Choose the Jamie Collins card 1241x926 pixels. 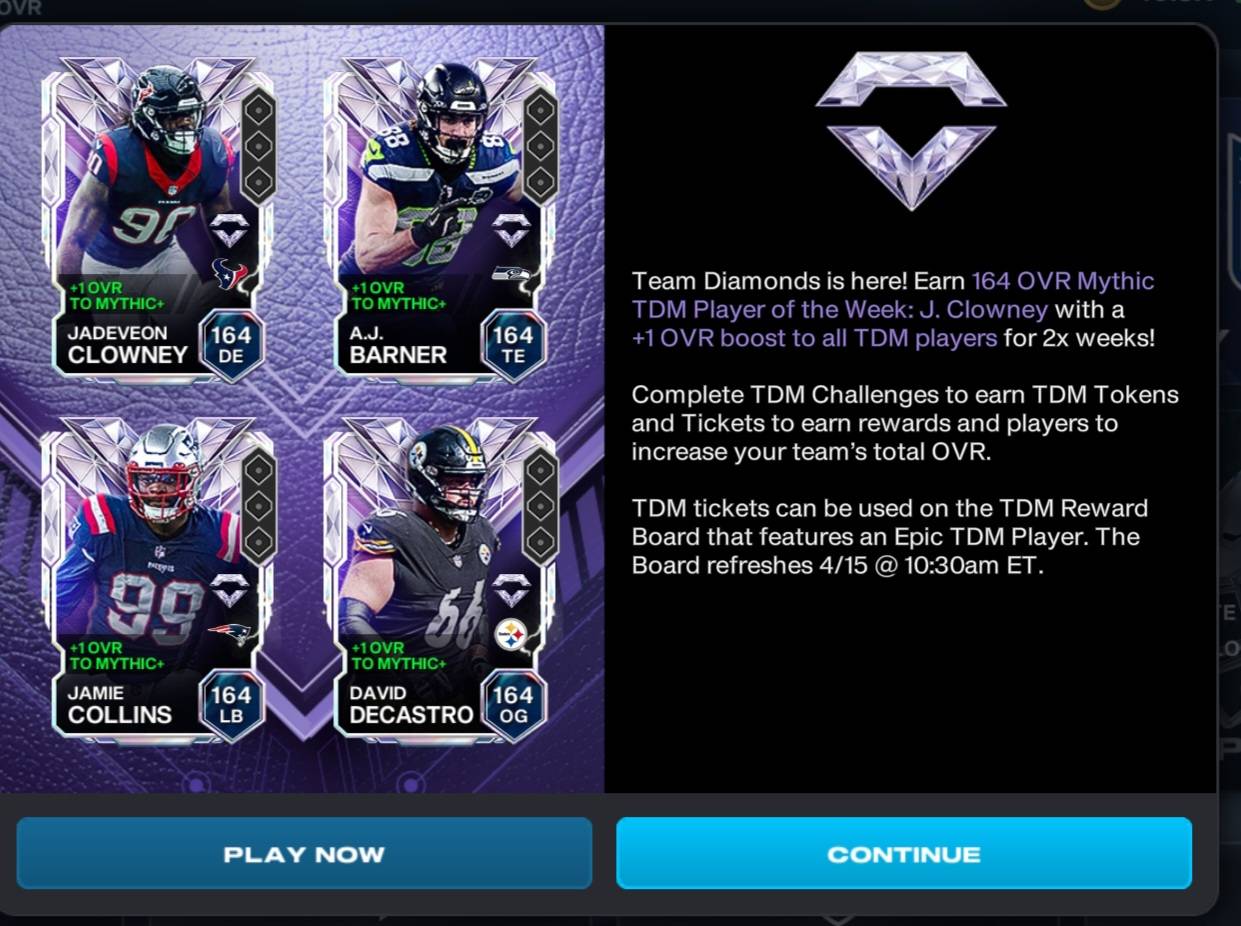point(159,576)
